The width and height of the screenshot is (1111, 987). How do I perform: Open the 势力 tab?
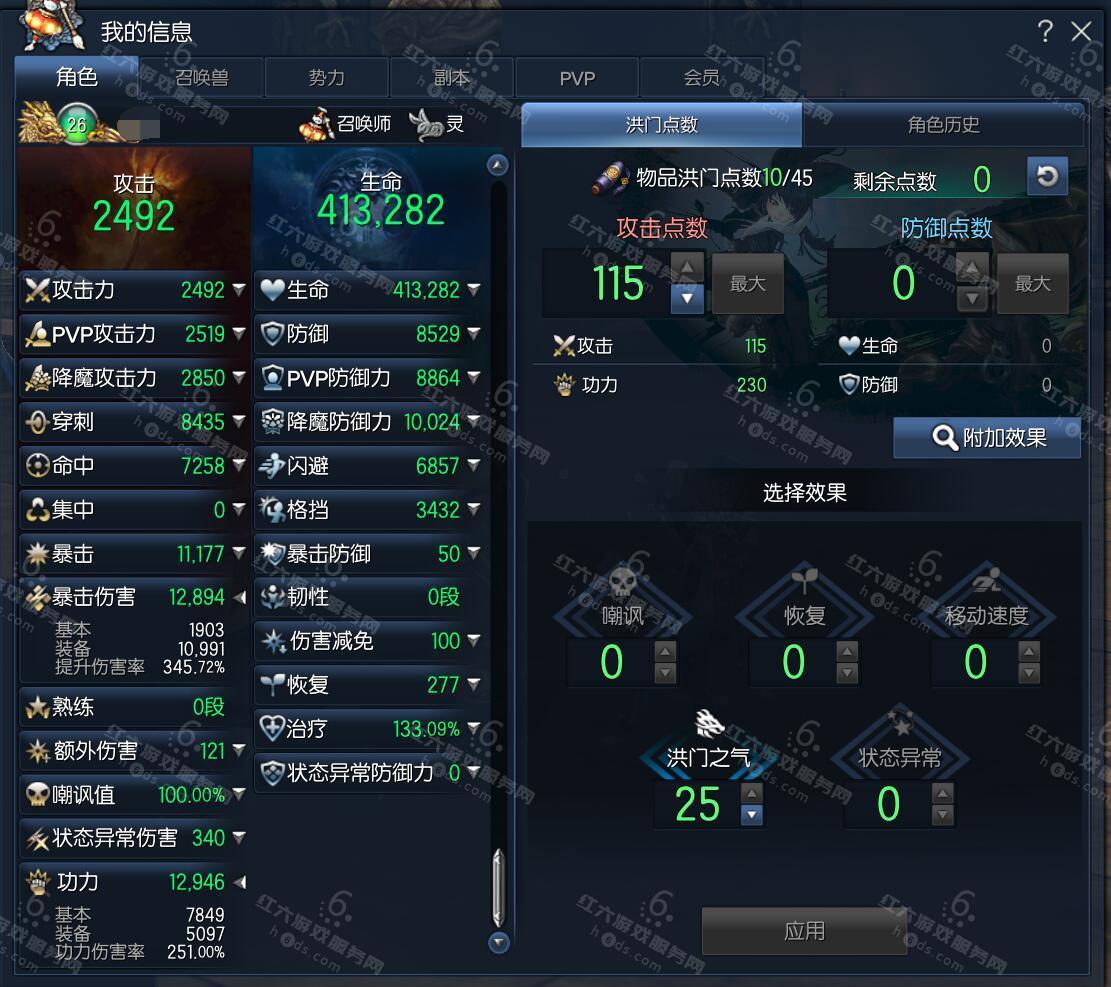[326, 78]
